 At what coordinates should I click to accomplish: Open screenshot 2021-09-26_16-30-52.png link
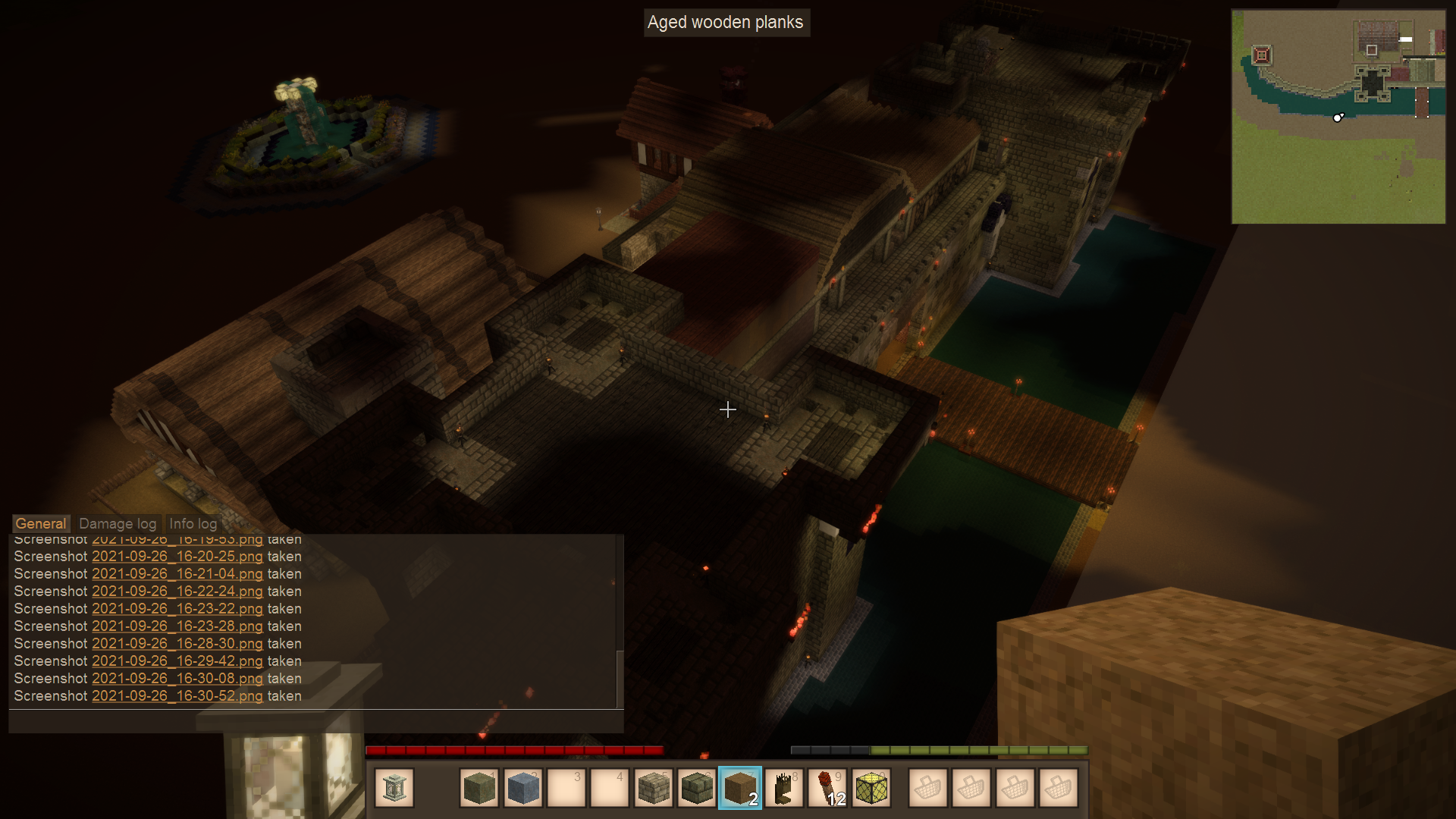177,696
